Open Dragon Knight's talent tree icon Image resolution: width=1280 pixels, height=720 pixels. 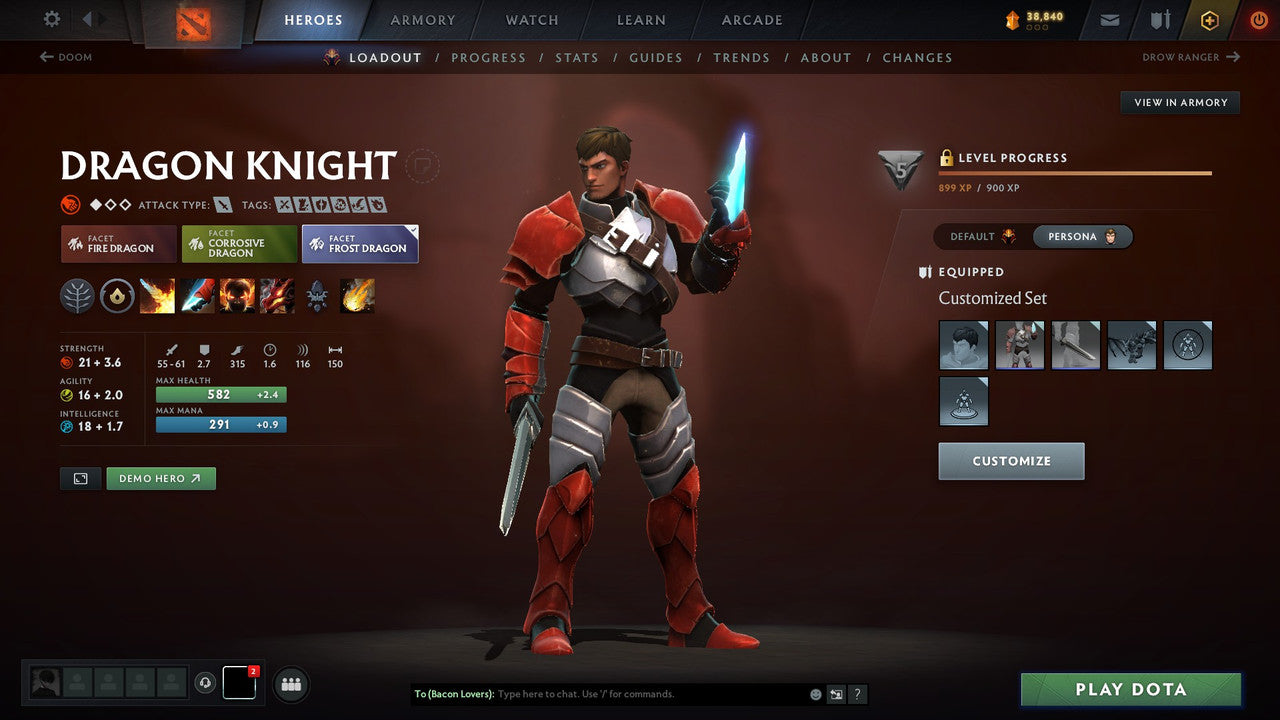tap(77, 296)
